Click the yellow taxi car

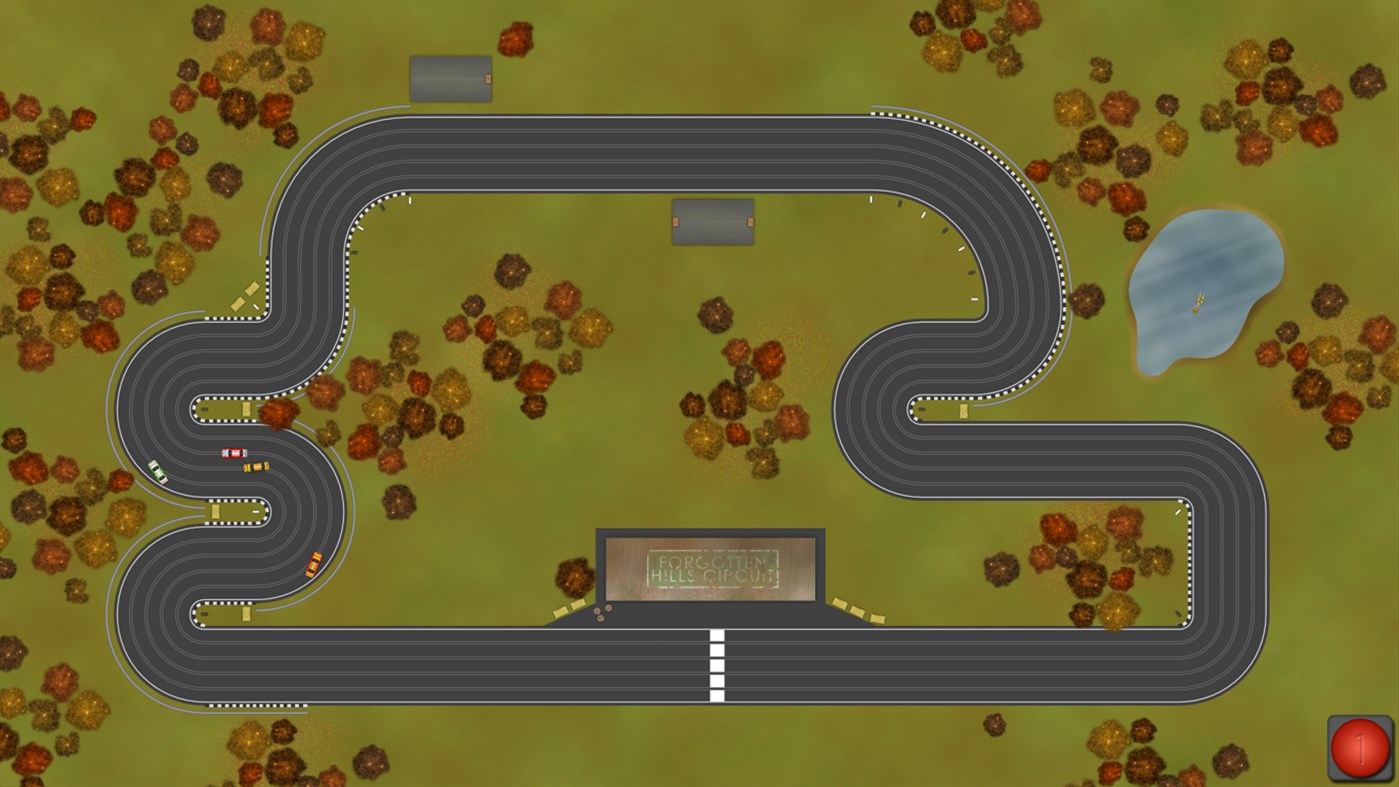(258, 466)
